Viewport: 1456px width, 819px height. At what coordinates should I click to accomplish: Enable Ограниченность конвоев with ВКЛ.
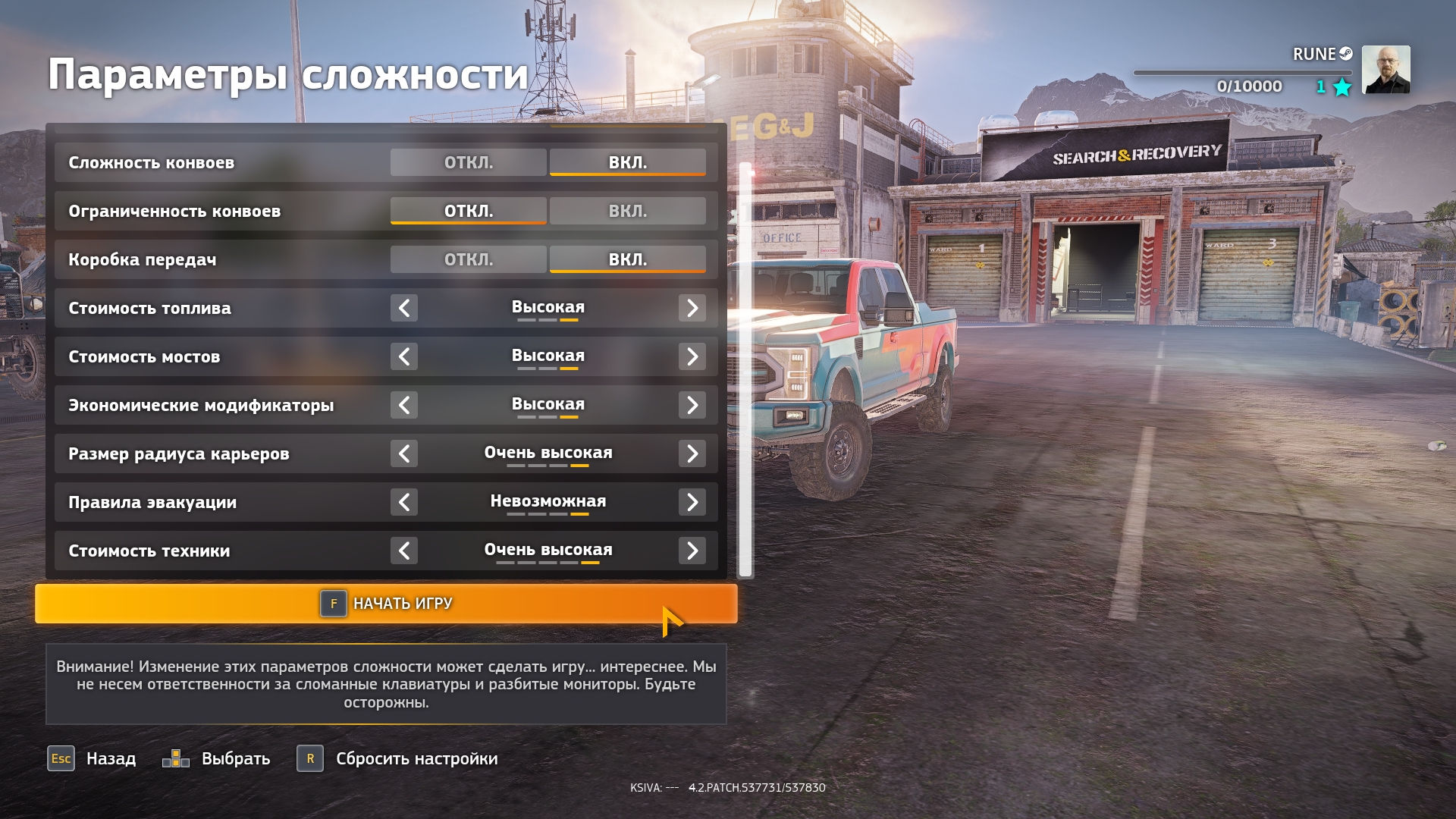(x=627, y=211)
